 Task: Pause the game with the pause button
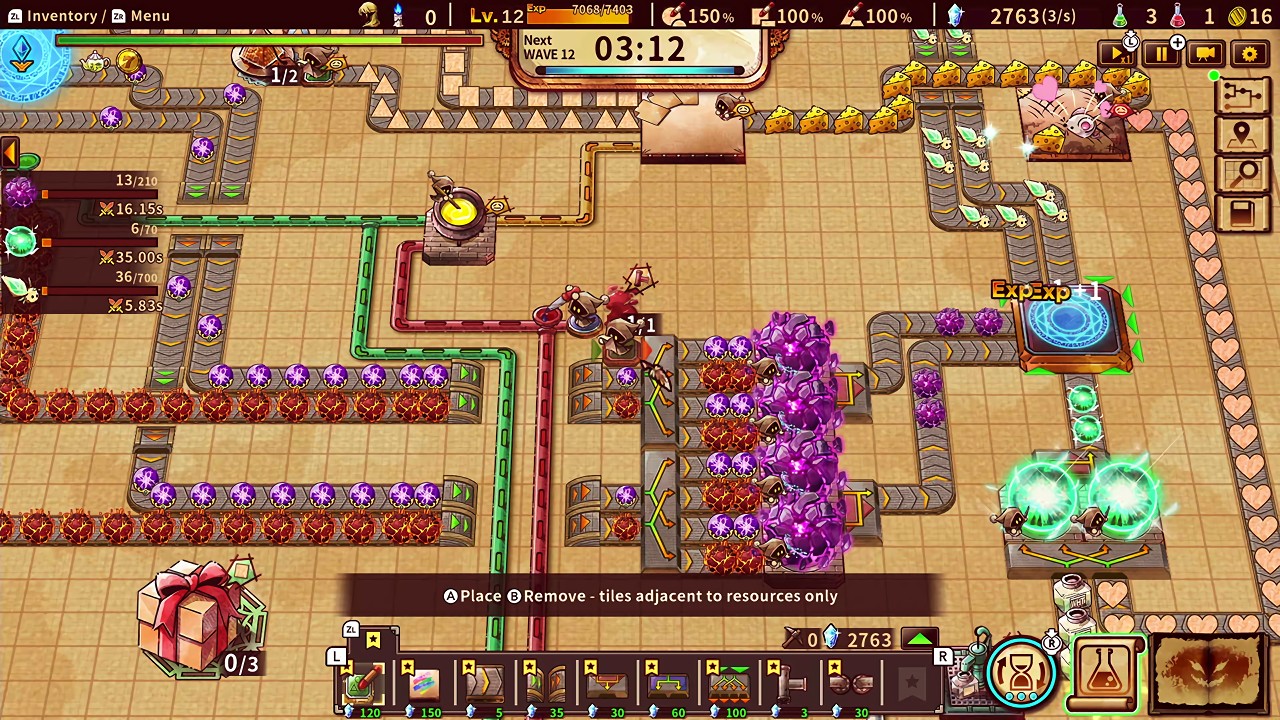[1161, 54]
